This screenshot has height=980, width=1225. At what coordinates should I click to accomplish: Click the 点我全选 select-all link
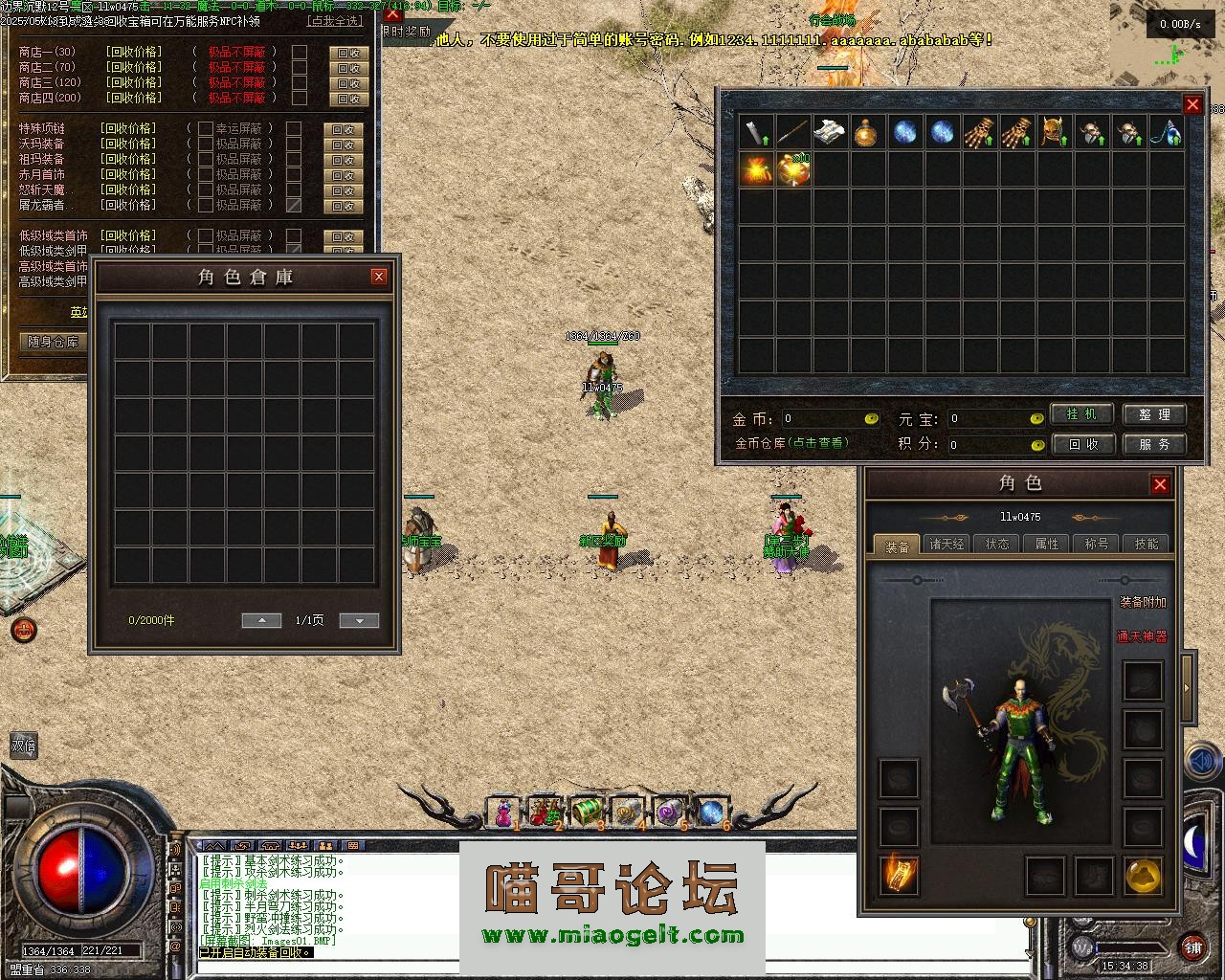[x=335, y=20]
